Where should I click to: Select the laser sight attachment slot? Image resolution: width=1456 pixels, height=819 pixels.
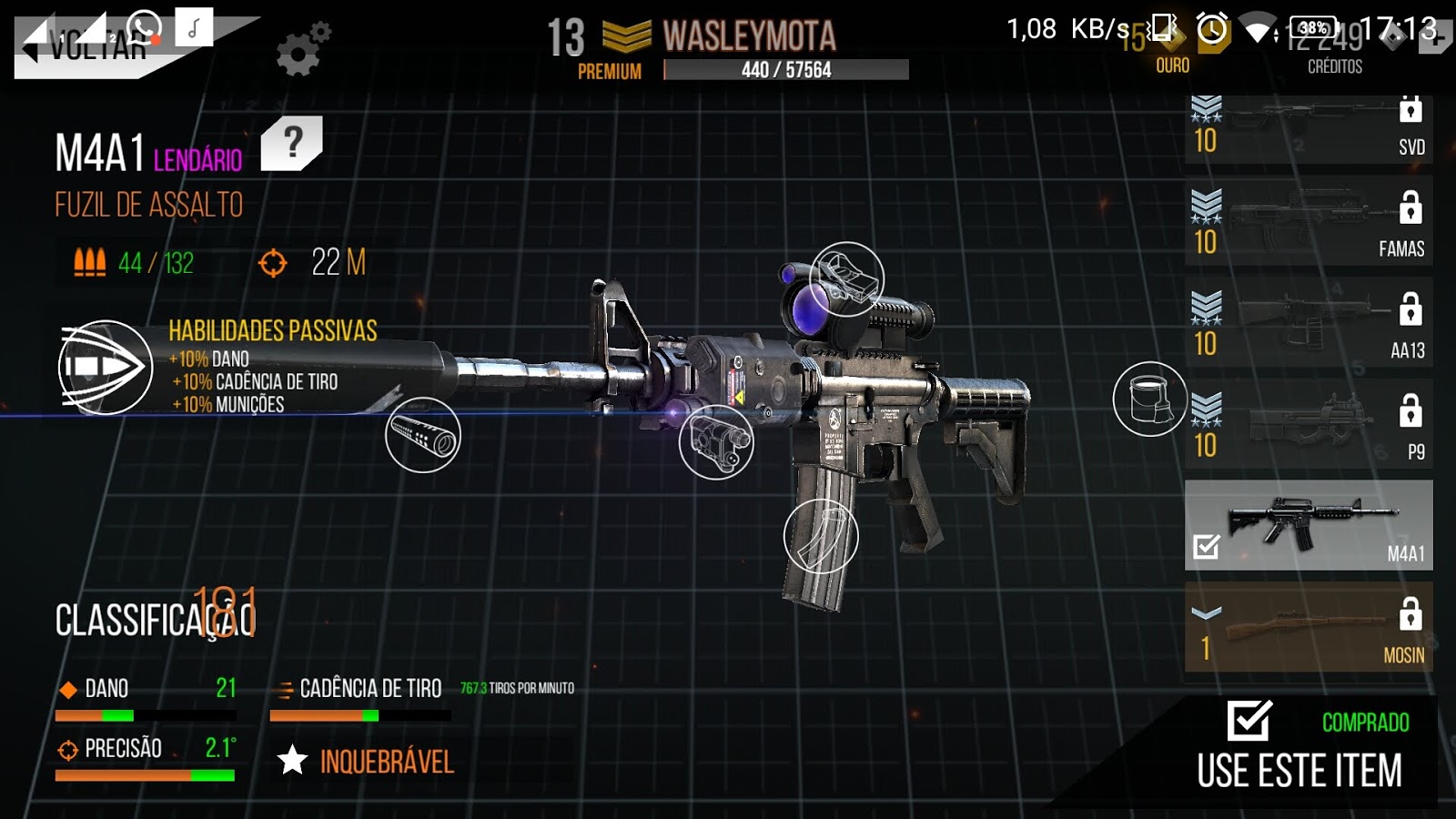pos(716,441)
